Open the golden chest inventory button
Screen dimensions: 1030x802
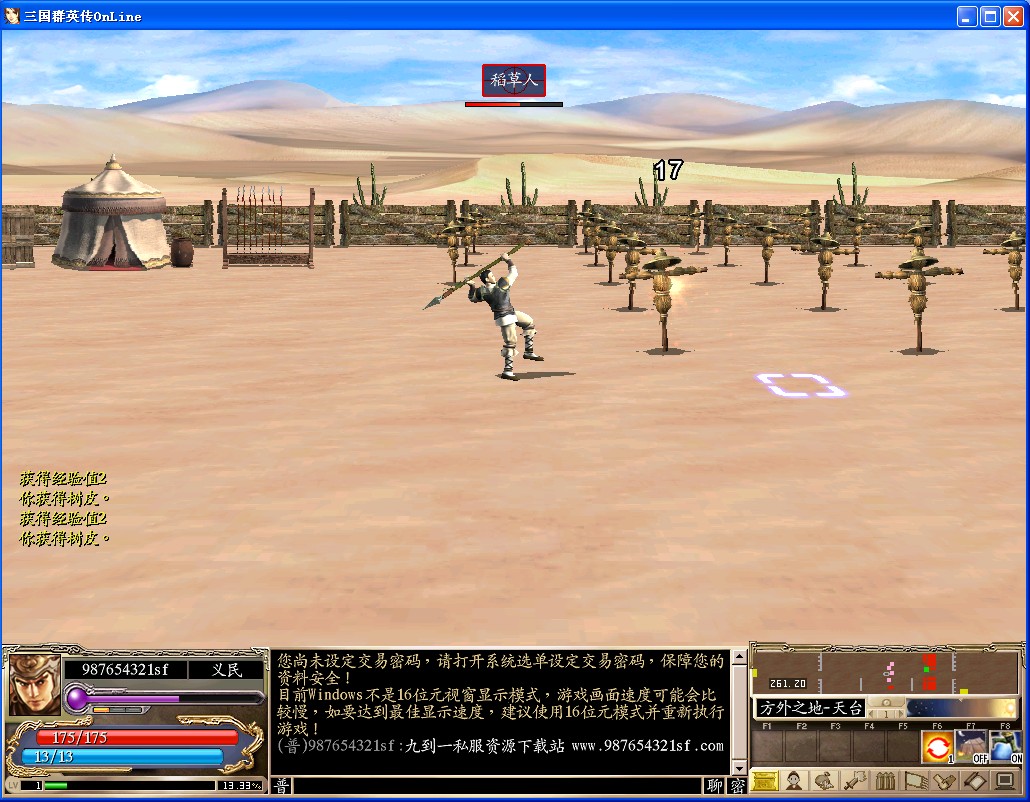(x=765, y=781)
